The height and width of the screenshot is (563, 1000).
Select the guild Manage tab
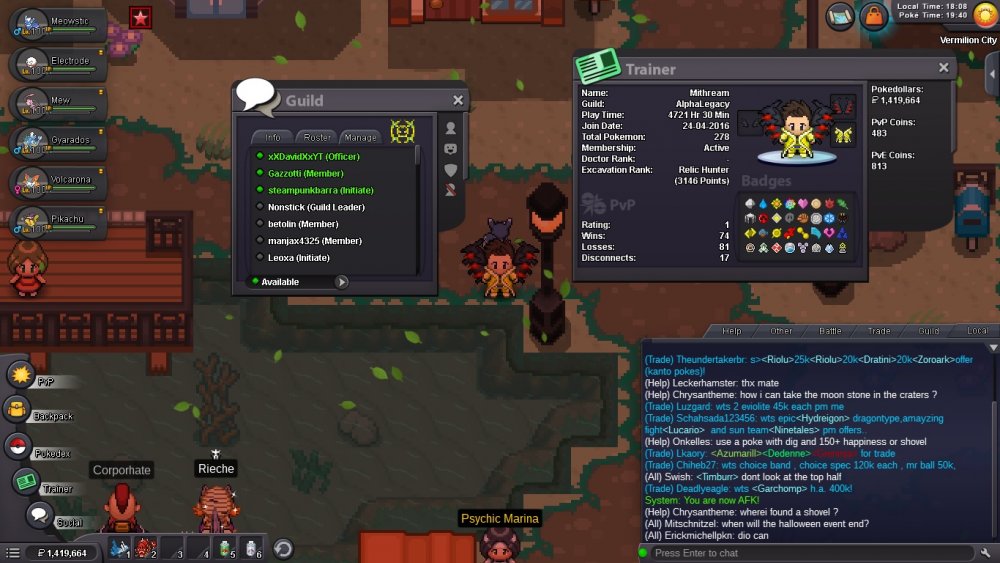(360, 137)
